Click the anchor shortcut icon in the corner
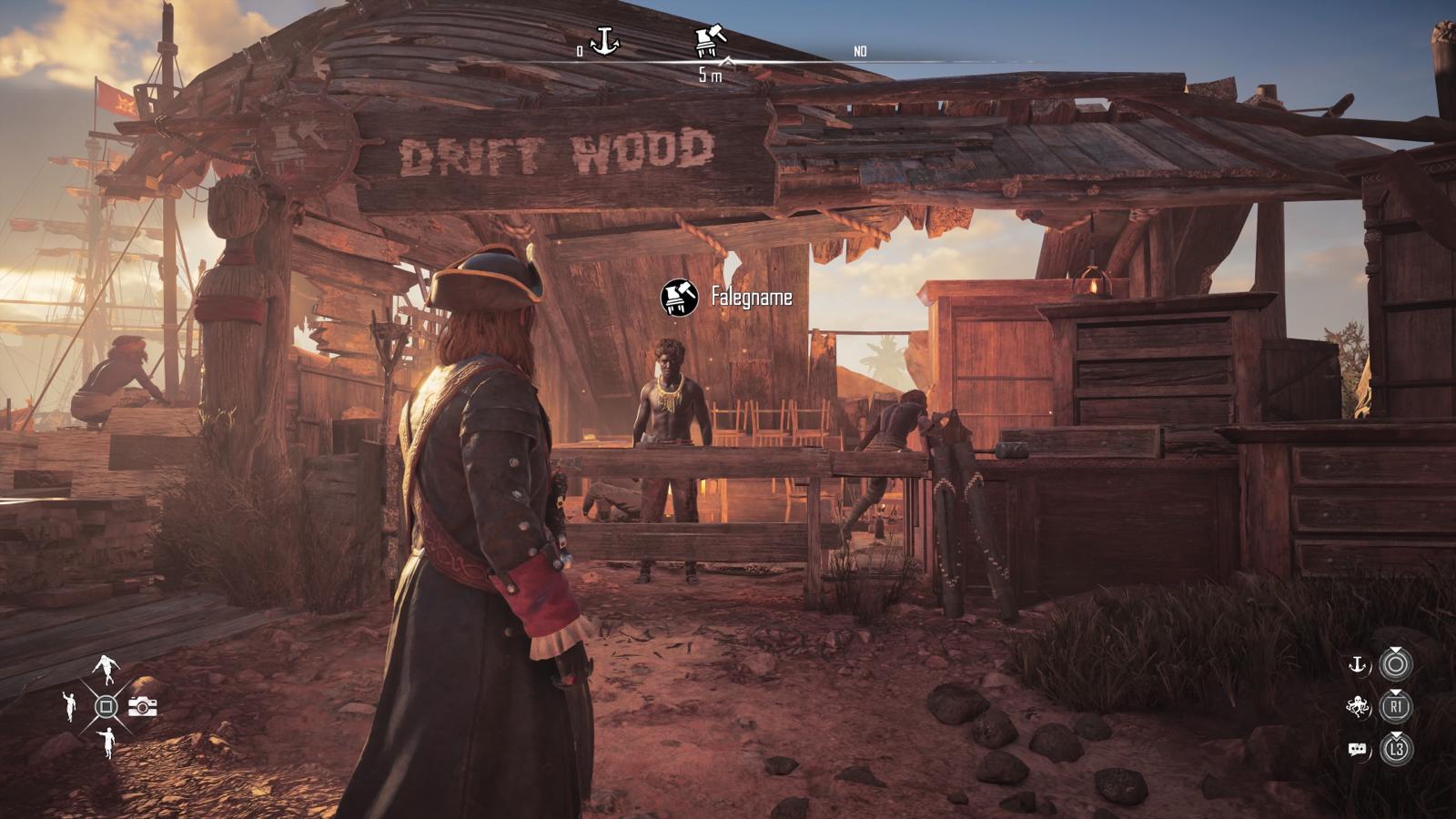The width and height of the screenshot is (1456, 819). click(1358, 665)
